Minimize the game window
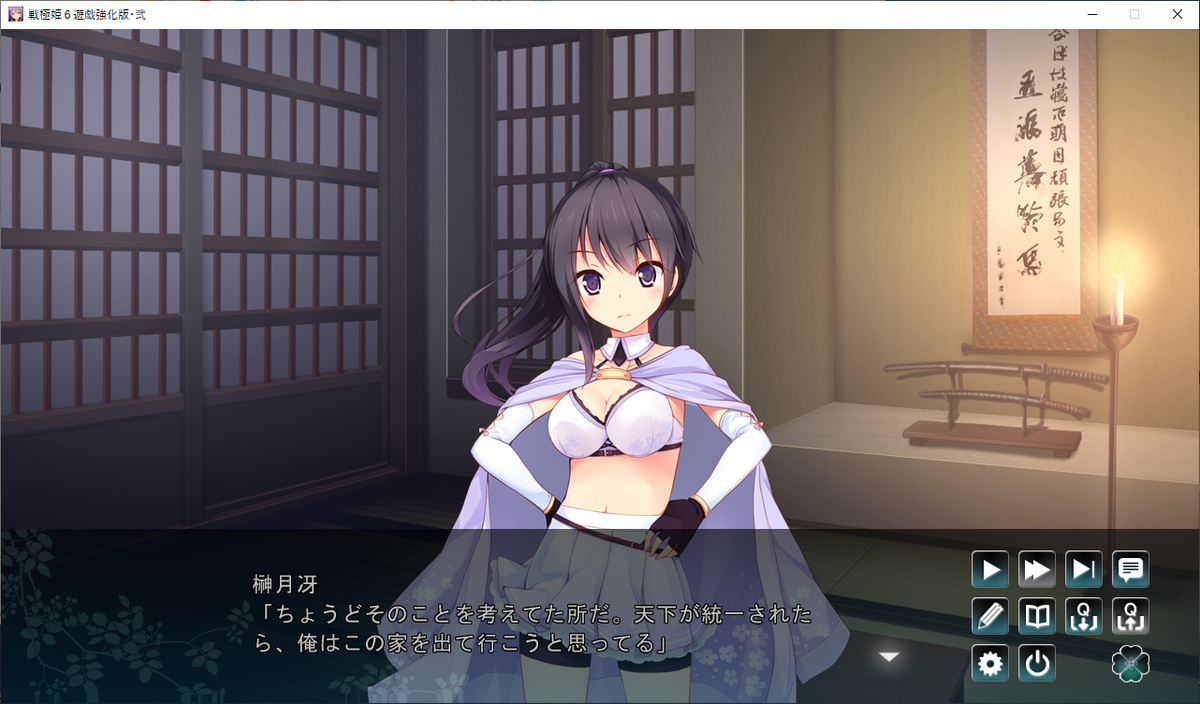Image resolution: width=1200 pixels, height=704 pixels. point(1089,14)
